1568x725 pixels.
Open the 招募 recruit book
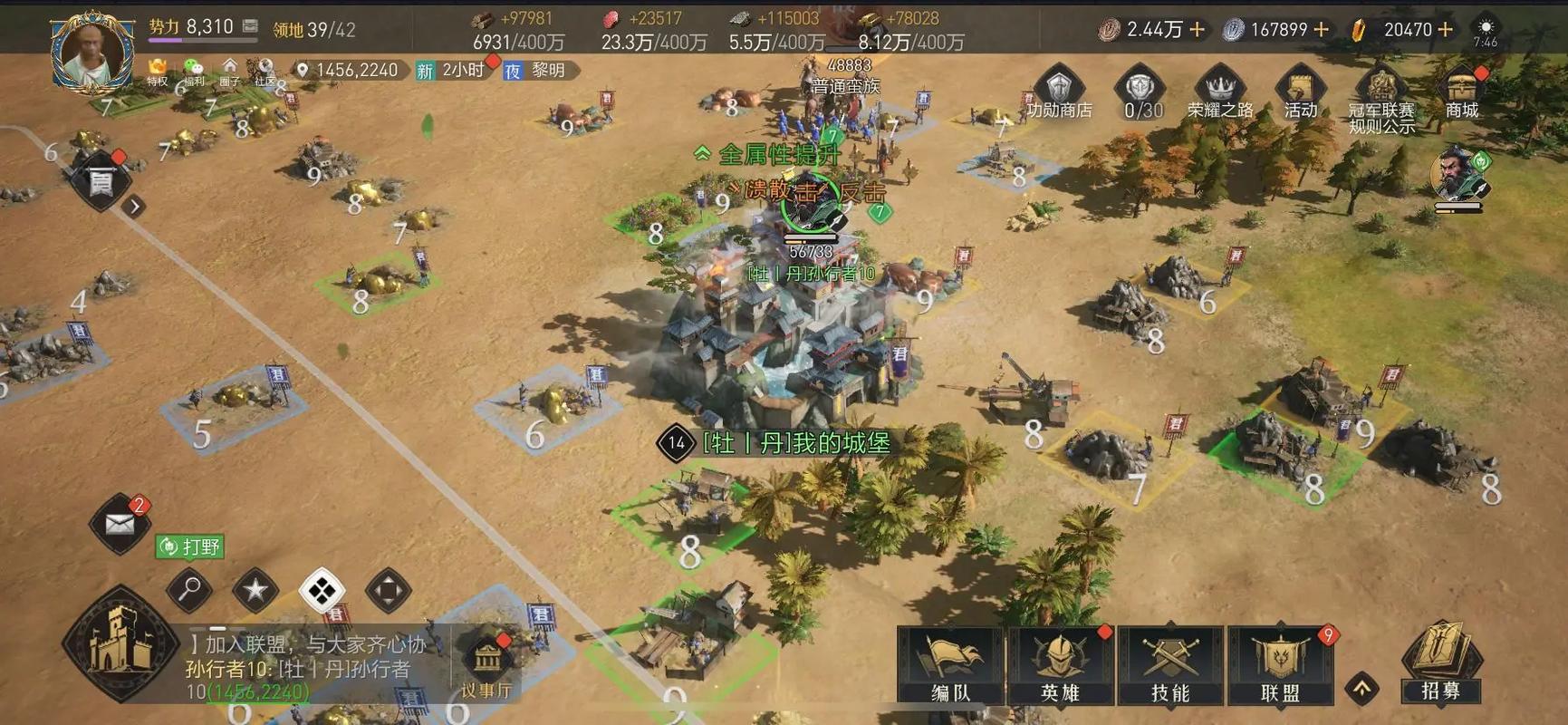click(x=1440, y=663)
